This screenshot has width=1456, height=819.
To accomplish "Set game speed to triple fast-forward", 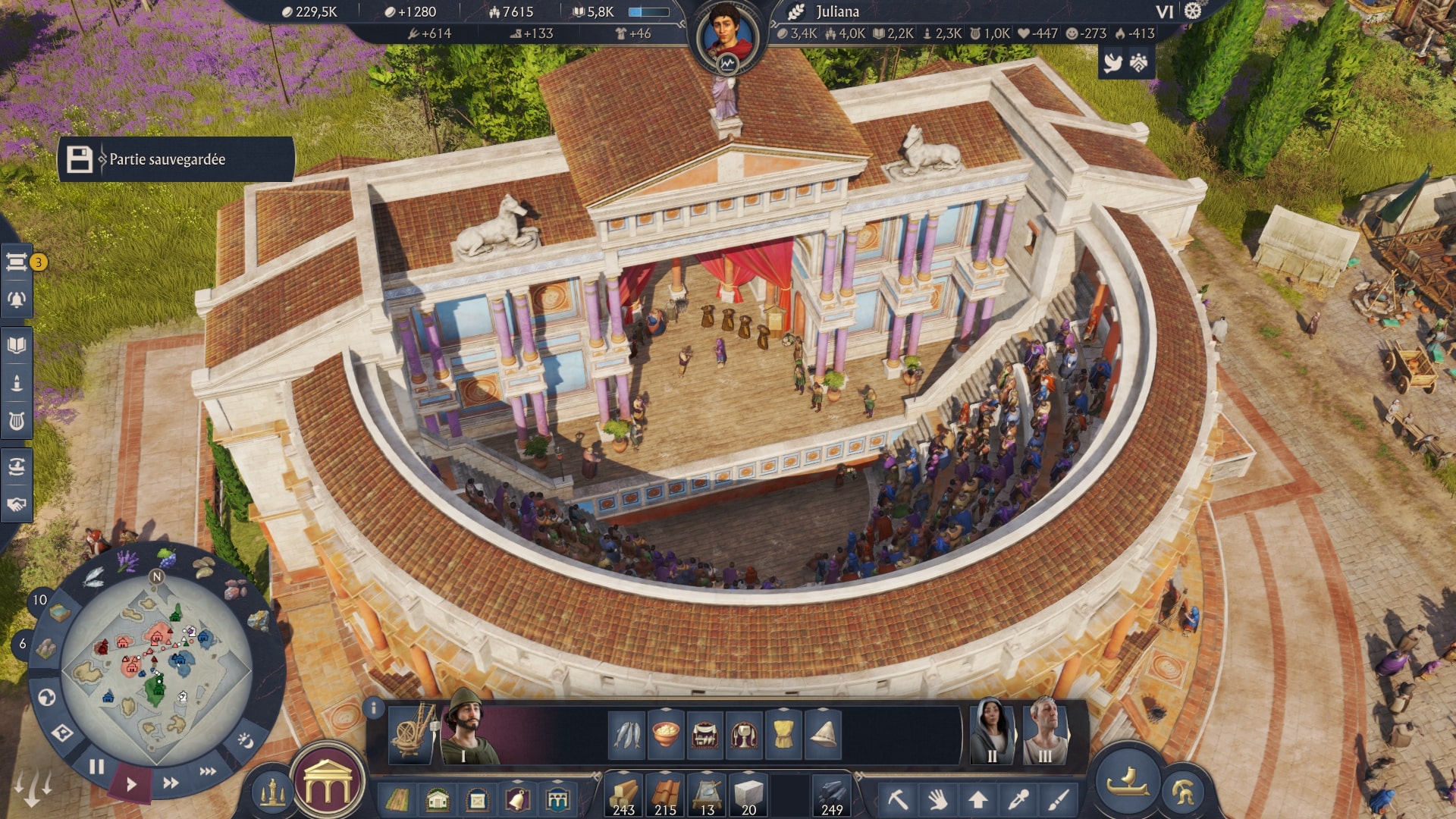I will [208, 771].
